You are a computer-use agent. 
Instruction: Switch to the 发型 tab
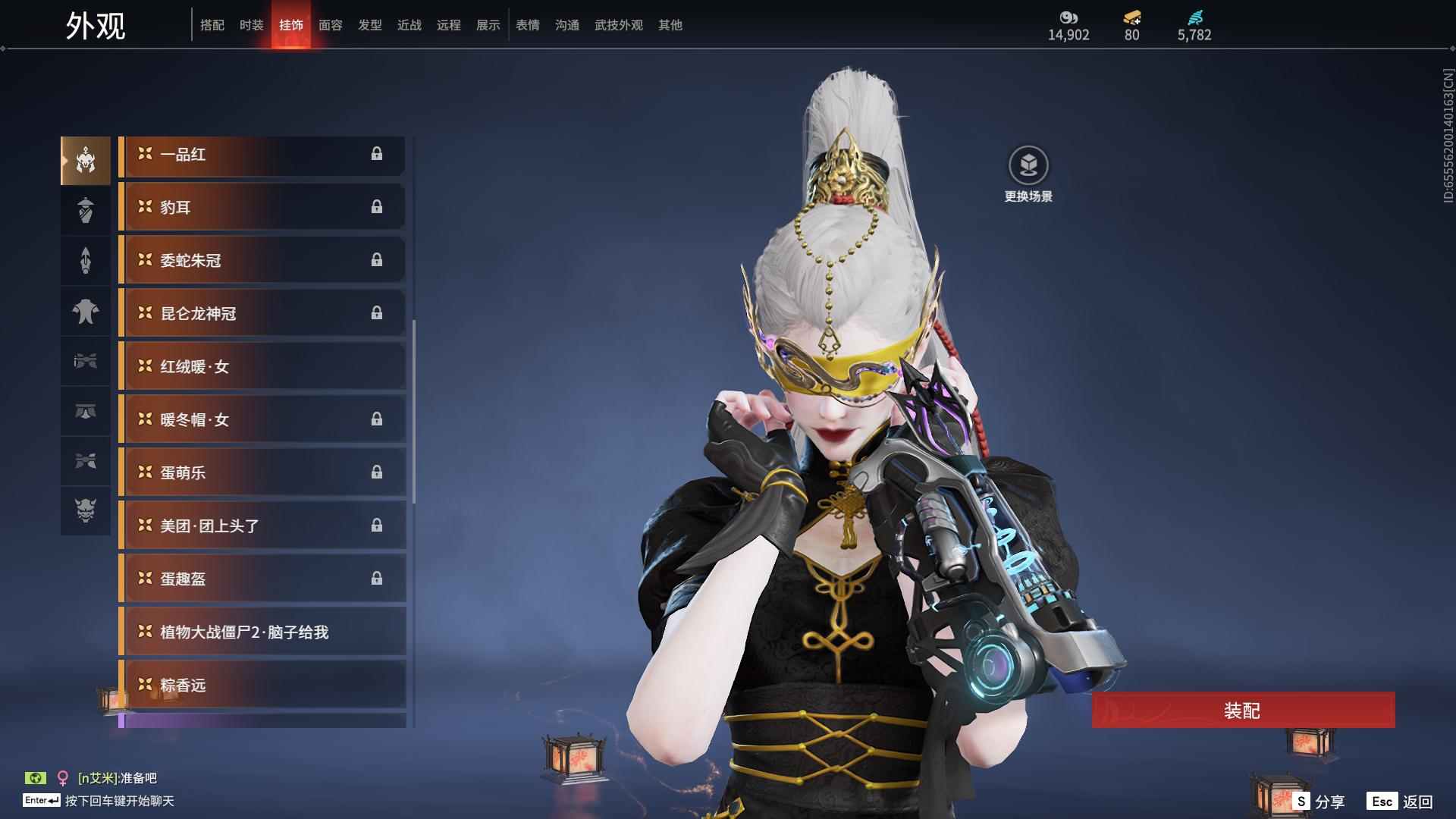(370, 25)
